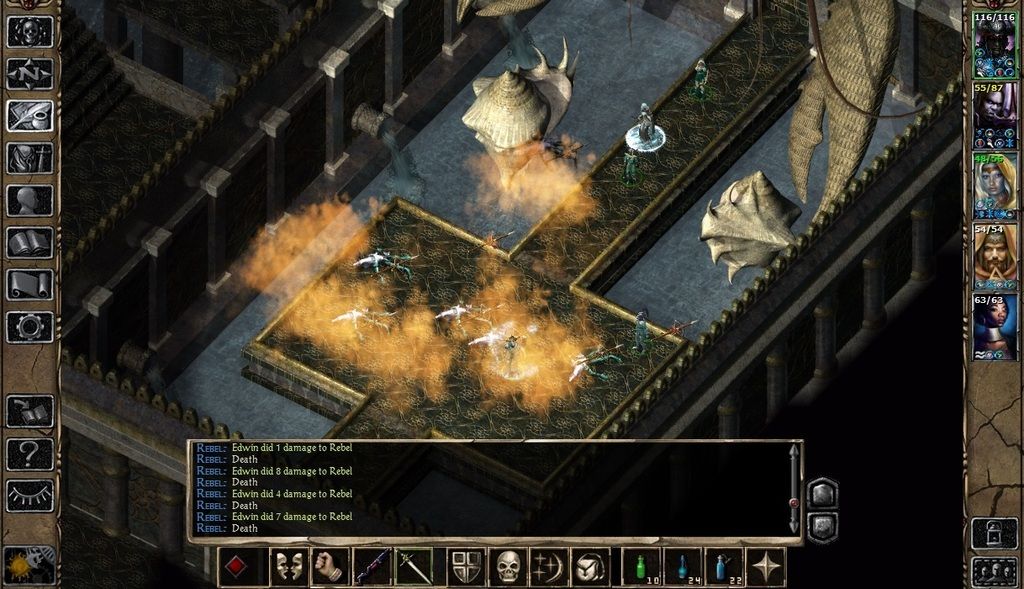Select the portrait showing 55/87 health
The width and height of the screenshot is (1024, 589).
(x=995, y=117)
